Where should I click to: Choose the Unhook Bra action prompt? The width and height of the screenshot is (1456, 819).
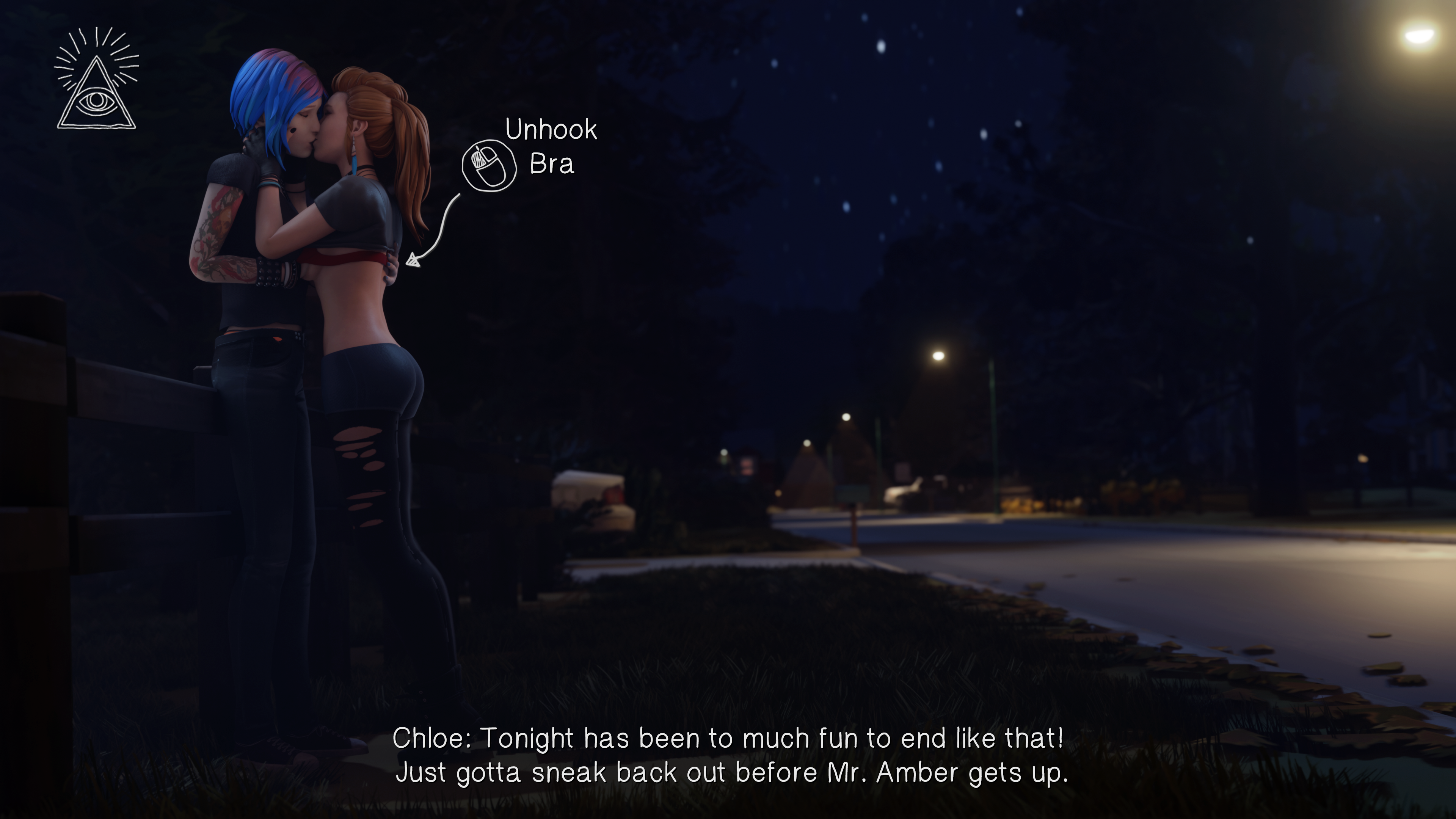490,165
